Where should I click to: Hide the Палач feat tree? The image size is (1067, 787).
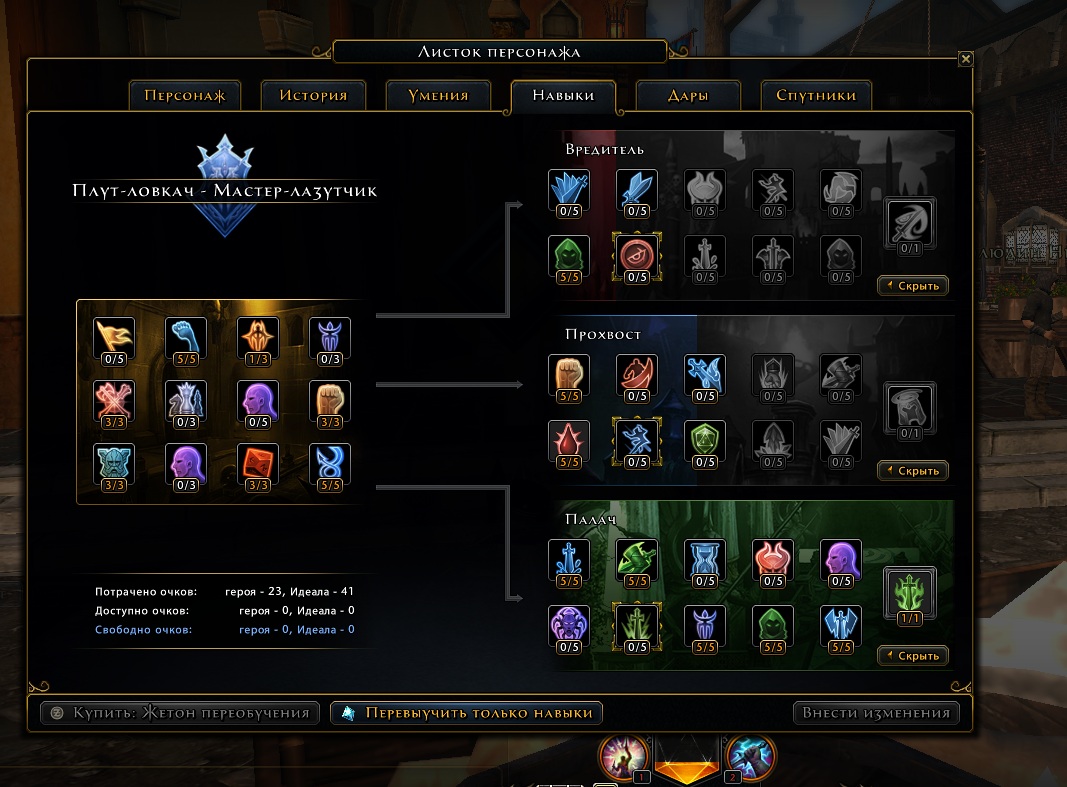tap(913, 656)
